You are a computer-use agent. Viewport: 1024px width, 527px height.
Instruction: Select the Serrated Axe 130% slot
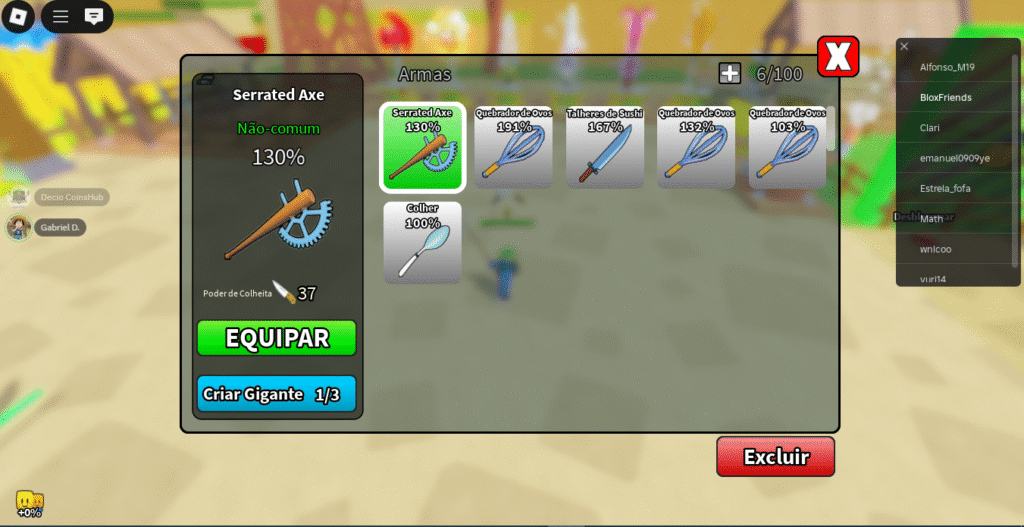click(422, 147)
